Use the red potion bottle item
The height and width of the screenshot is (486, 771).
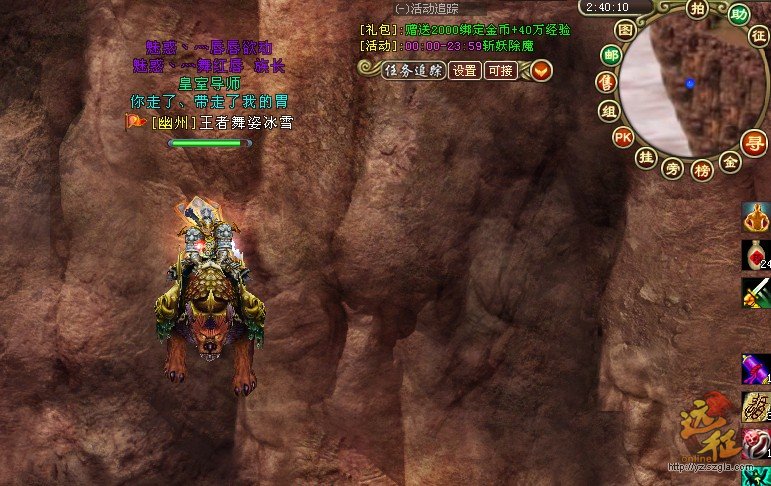(755, 255)
